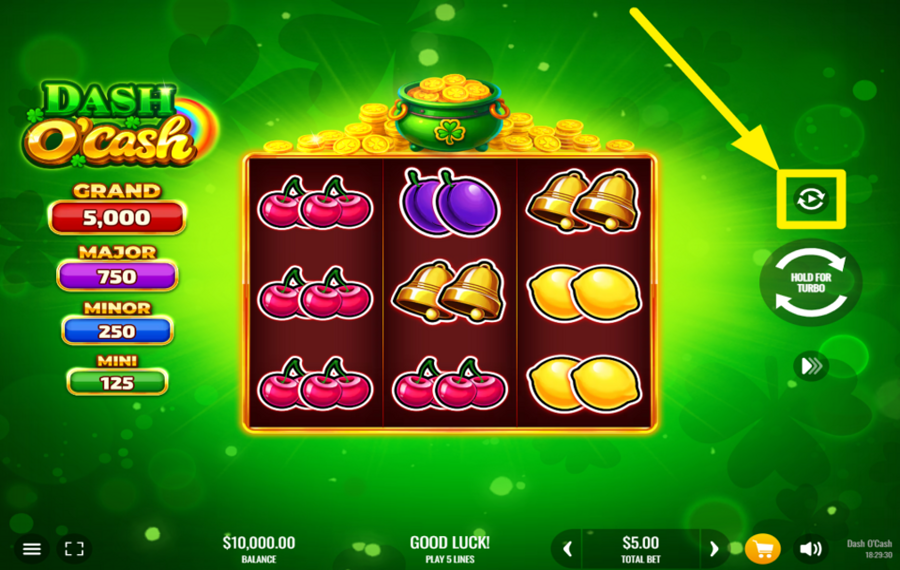Mute the game sound
The height and width of the screenshot is (570, 900).
(x=811, y=549)
